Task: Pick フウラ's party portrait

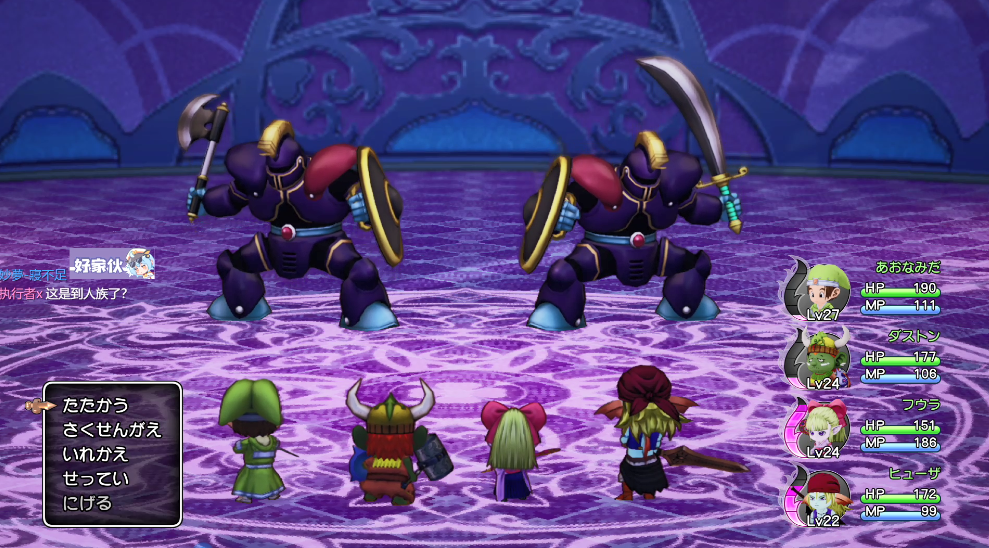Action: pos(822,427)
